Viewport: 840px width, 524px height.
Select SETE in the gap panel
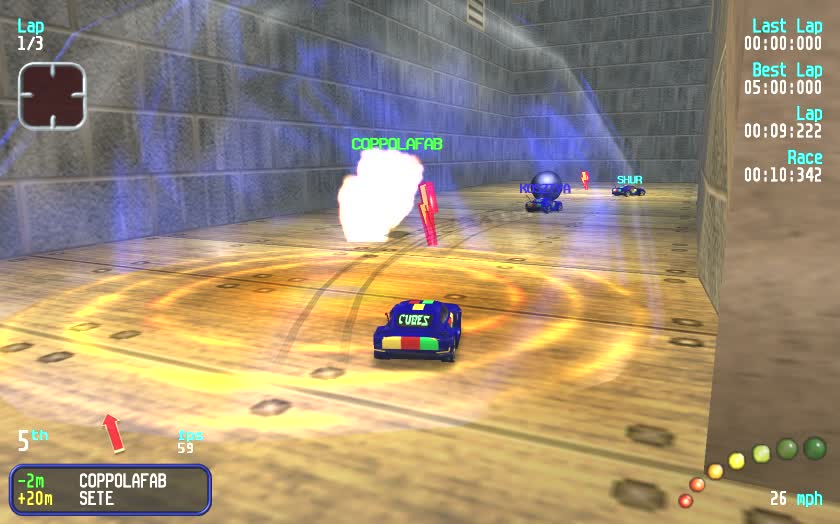click(96, 498)
